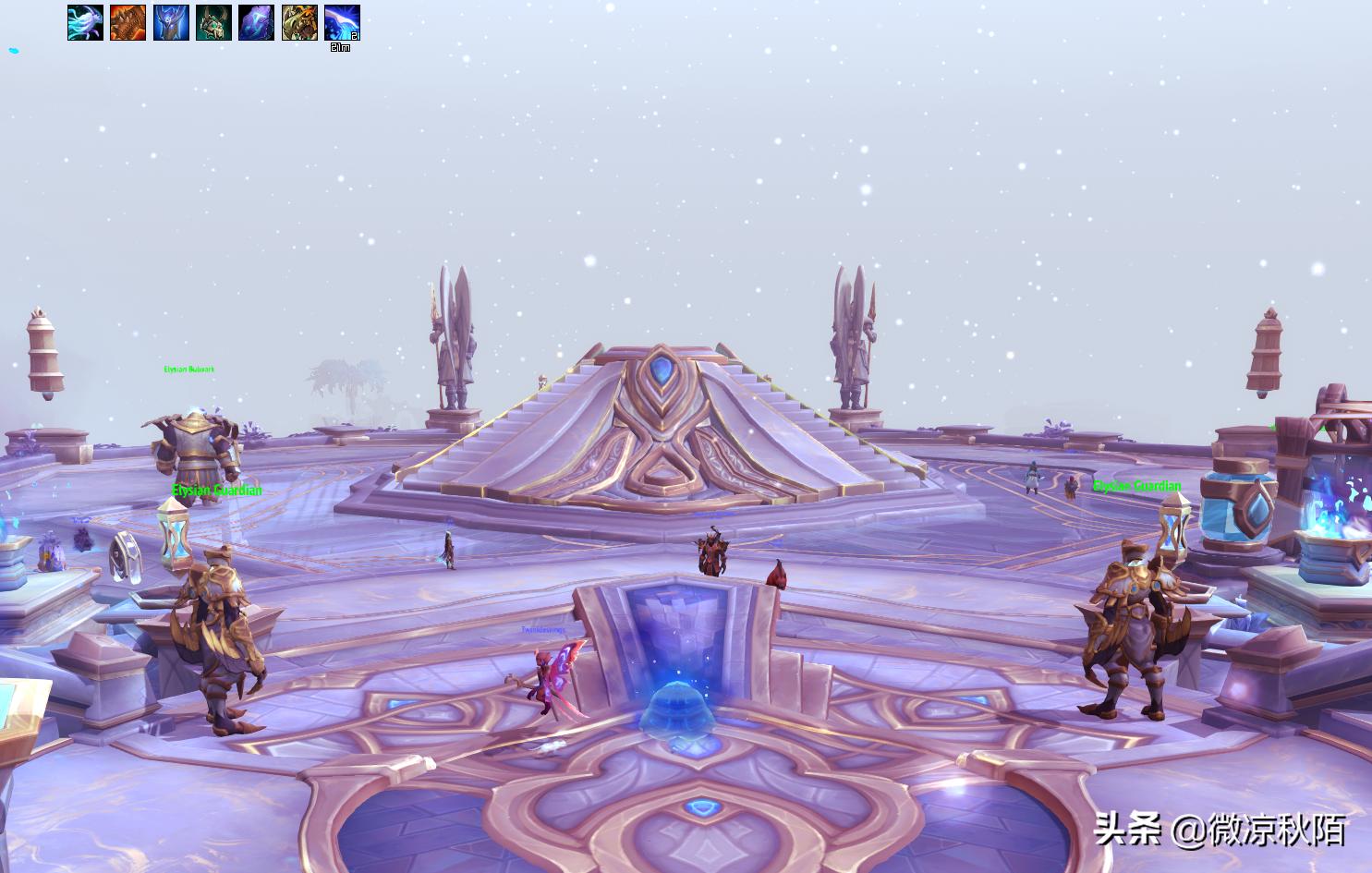Choose the green horned skull mask buff

point(213,23)
